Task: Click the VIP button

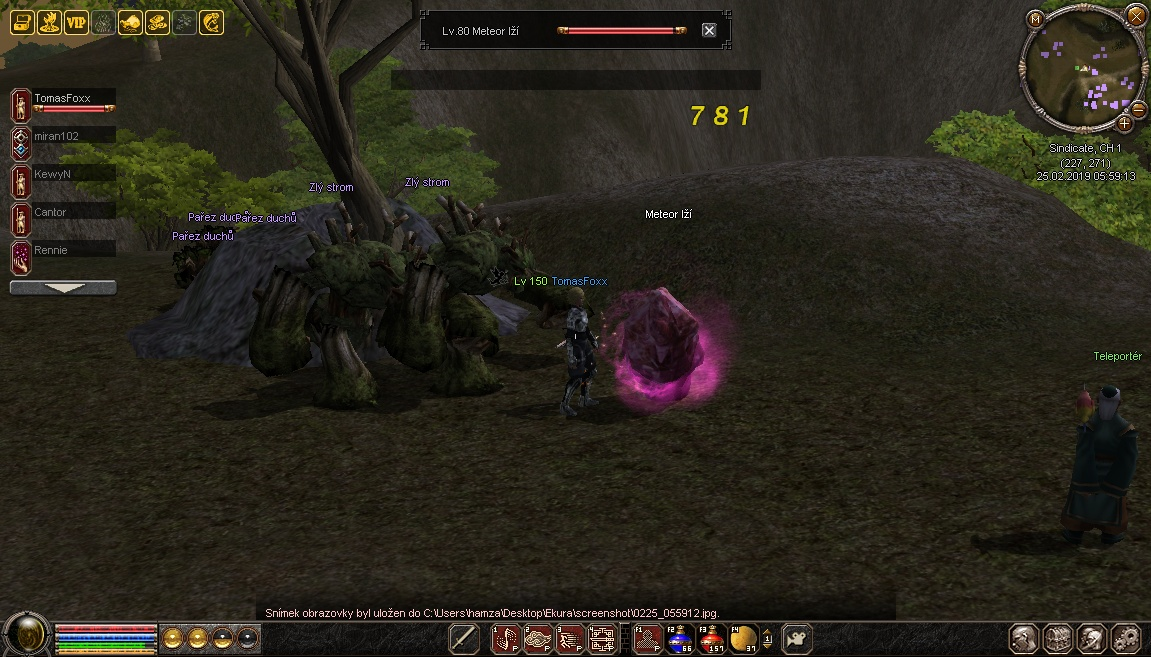Action: [77, 22]
